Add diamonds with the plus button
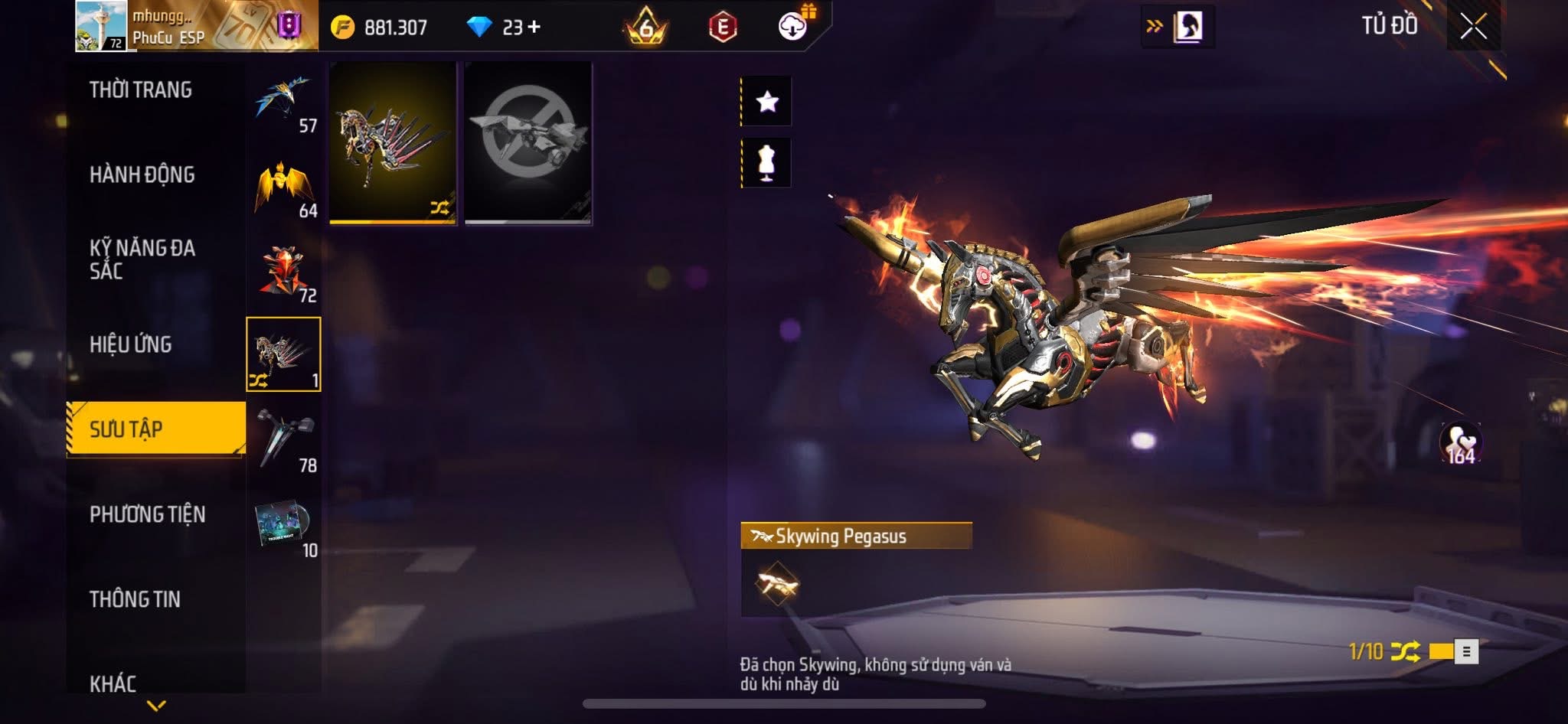 pyautogui.click(x=534, y=27)
